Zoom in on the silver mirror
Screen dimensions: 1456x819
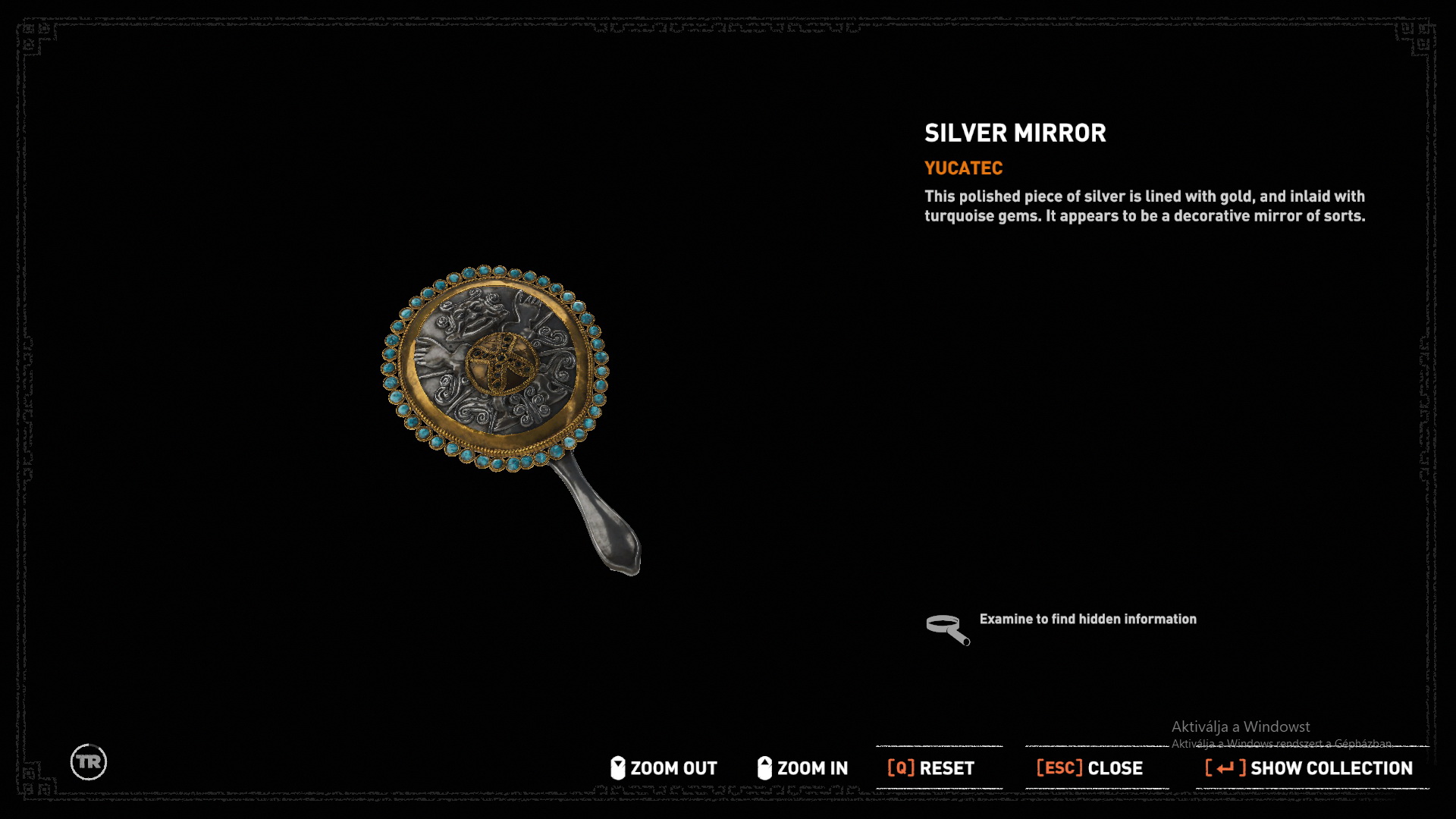pos(802,768)
